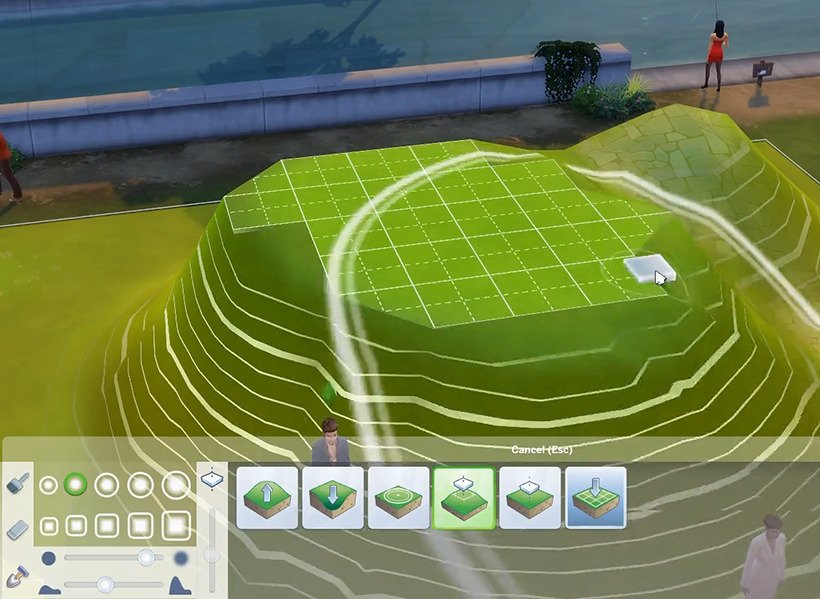820x599 pixels.
Task: Pick the green highlighted round brush
Action: [75, 485]
